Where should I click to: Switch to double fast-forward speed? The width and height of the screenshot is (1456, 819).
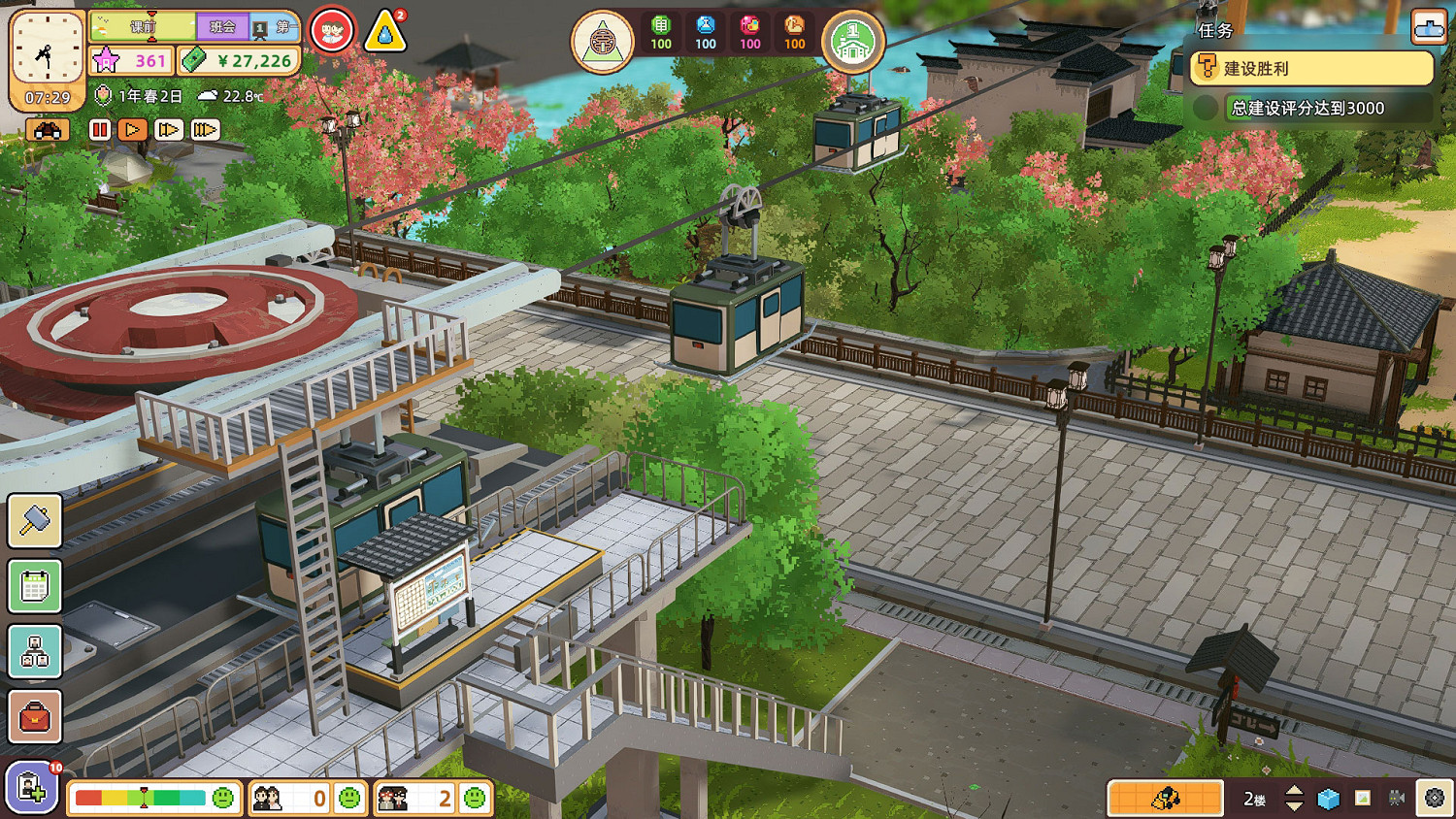pos(169,130)
